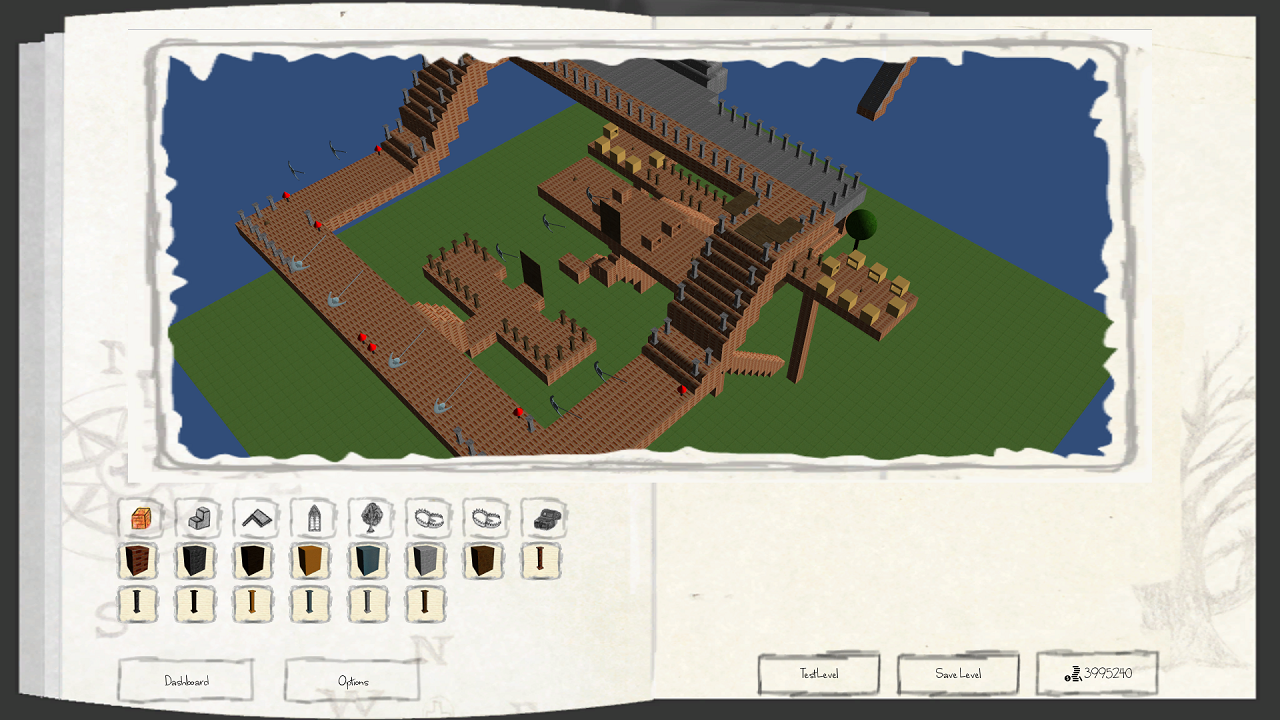1280x720 pixels.
Task: Select the orange cube category icon
Action: pos(141,519)
